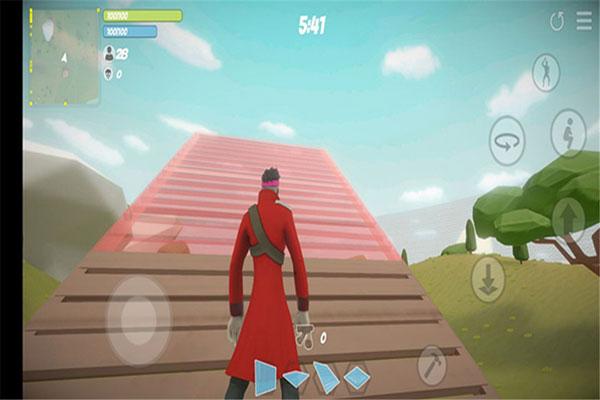This screenshot has width=600, height=400.
Task: Trigger the dance emote button
Action: pyautogui.click(x=546, y=73)
